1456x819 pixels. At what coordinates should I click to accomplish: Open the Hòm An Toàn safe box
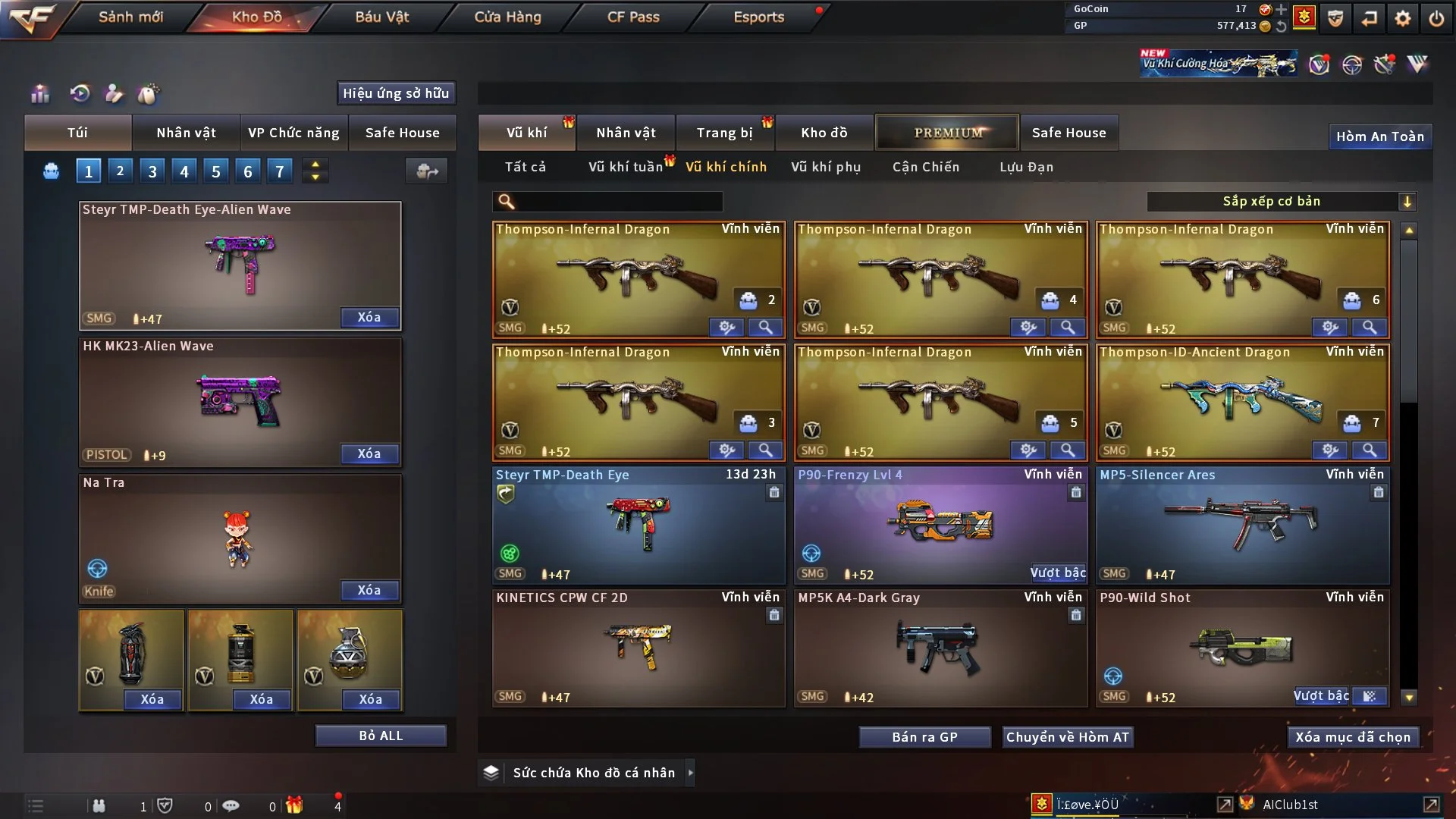point(1379,136)
